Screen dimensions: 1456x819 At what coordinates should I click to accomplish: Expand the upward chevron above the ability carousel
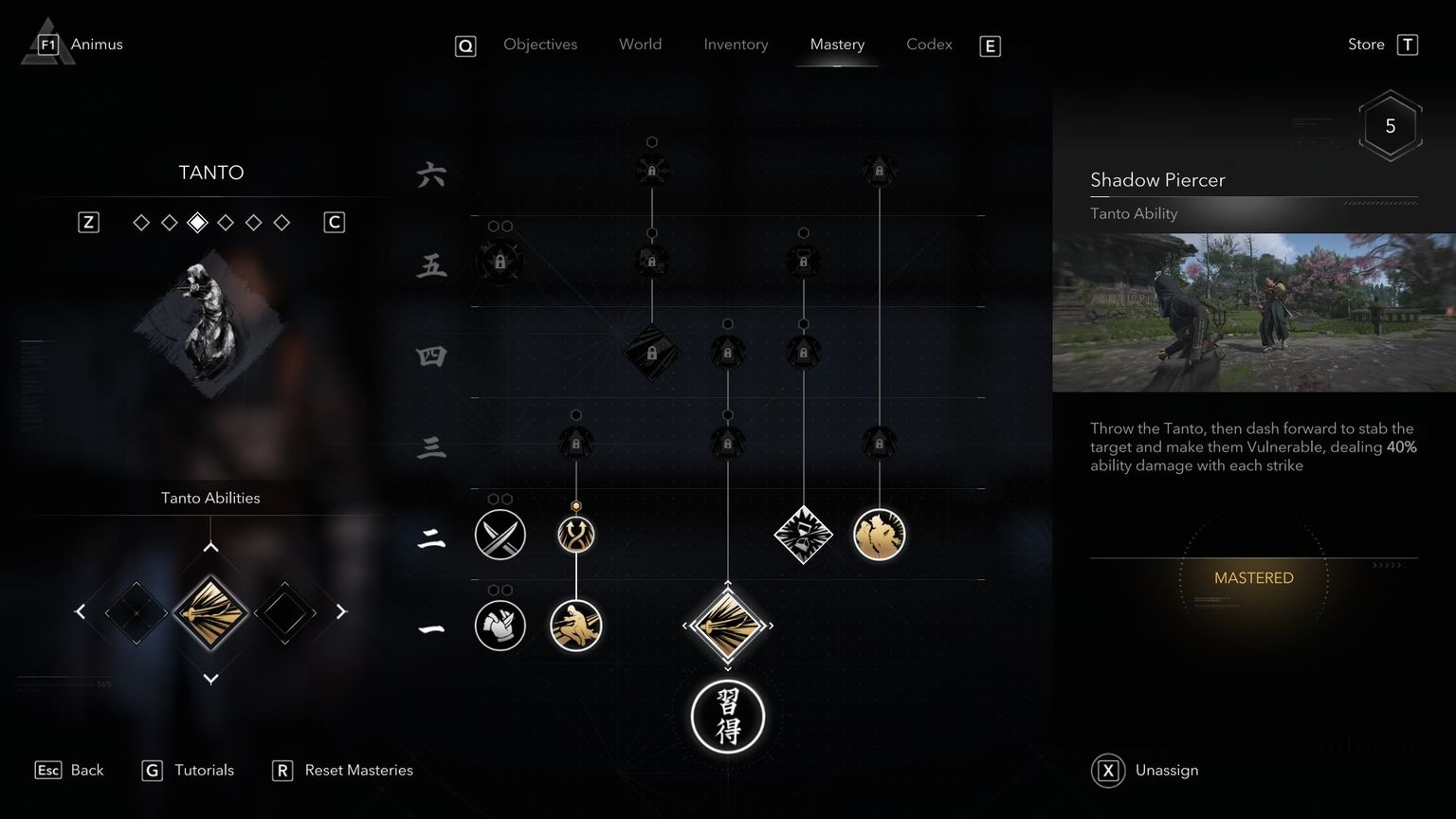pyautogui.click(x=211, y=547)
